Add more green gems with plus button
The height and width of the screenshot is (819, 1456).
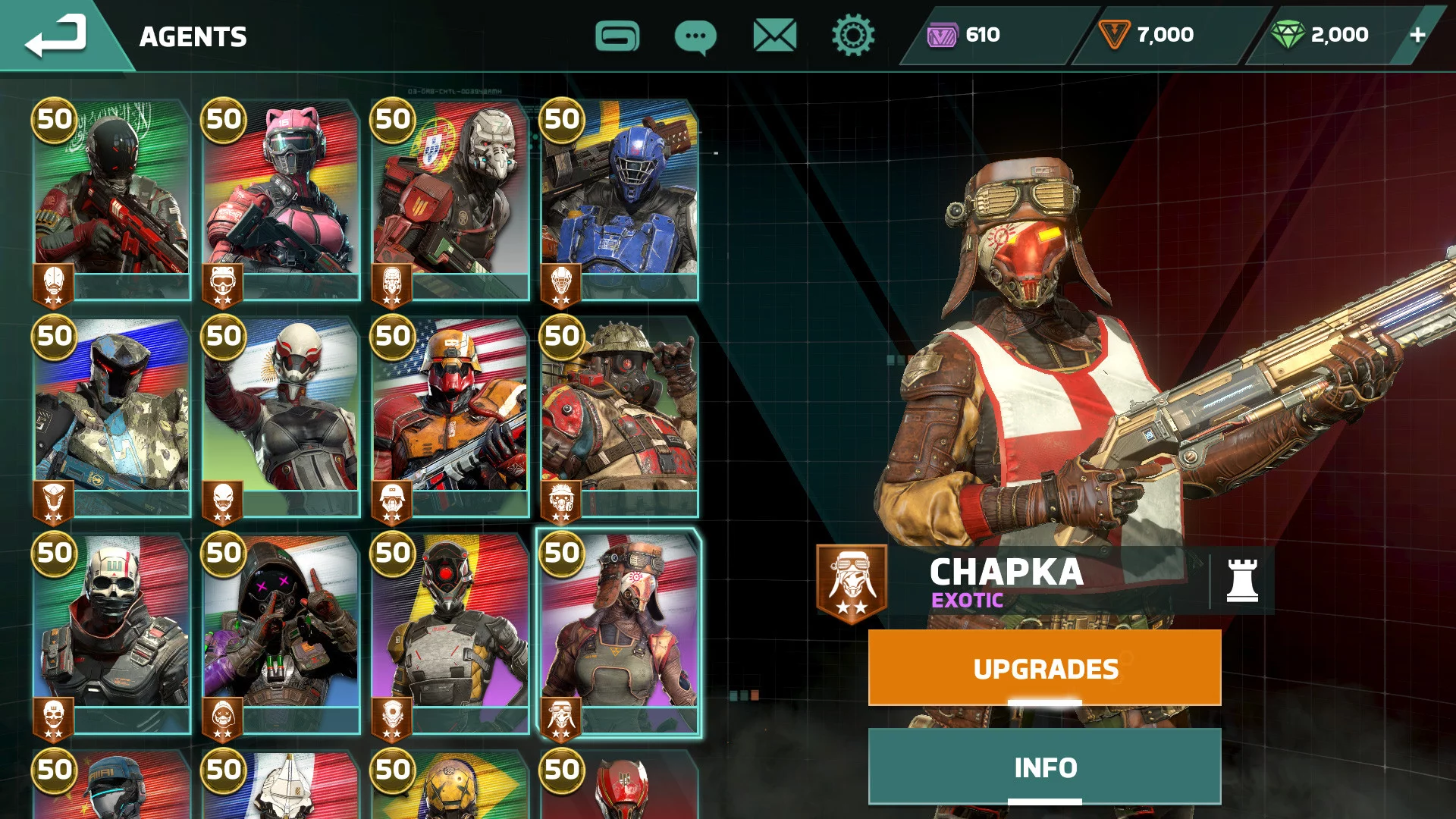[1417, 35]
